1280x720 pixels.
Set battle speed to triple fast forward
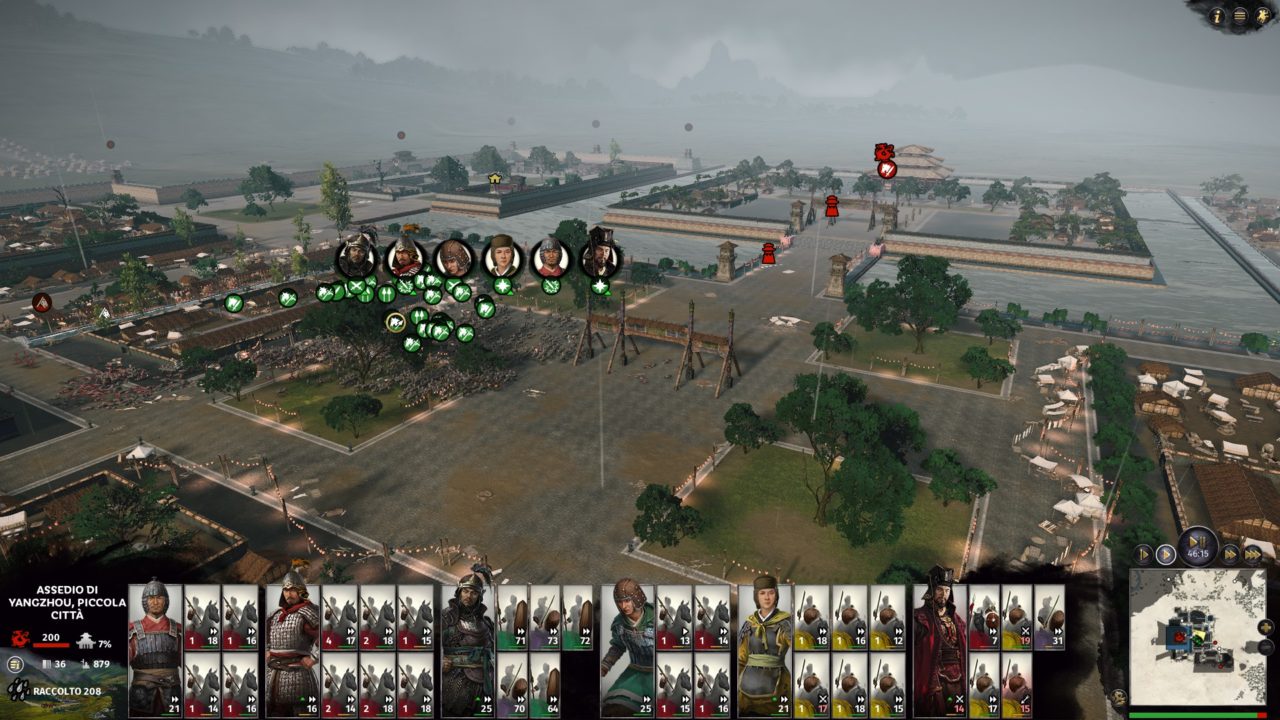click(x=1253, y=554)
